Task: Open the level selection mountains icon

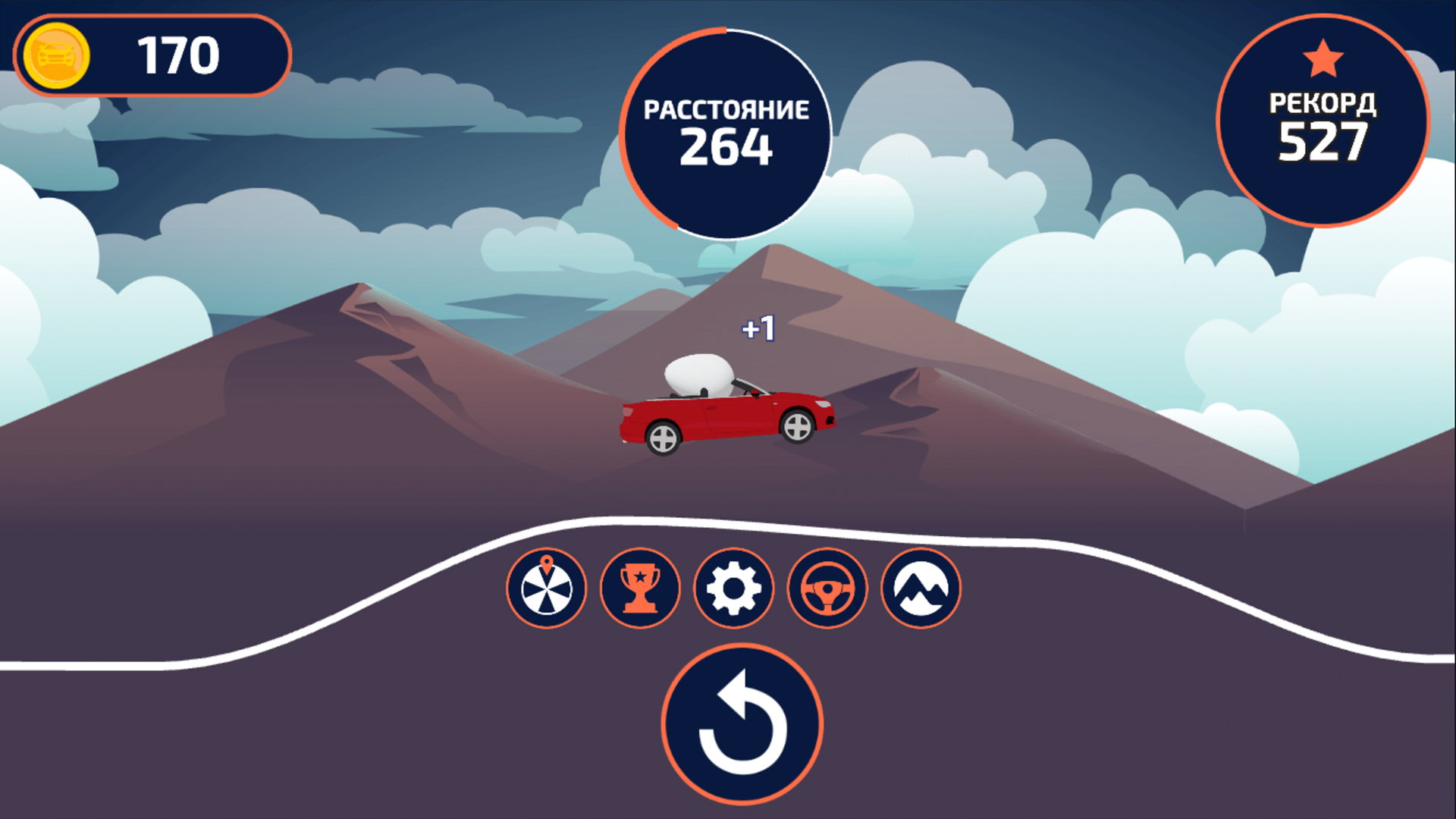Action: point(921,589)
